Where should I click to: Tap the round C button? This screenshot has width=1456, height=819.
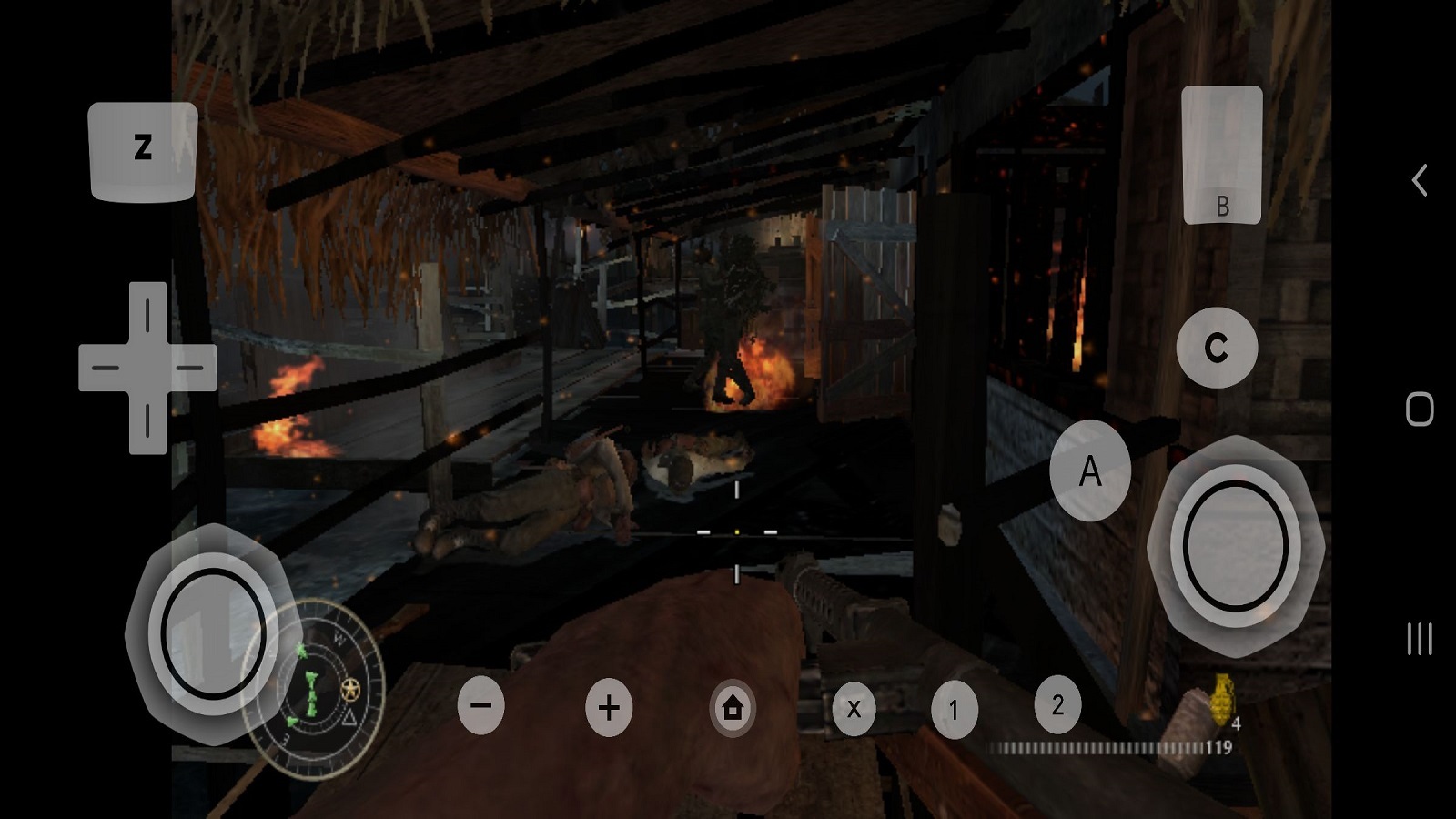tap(1217, 348)
